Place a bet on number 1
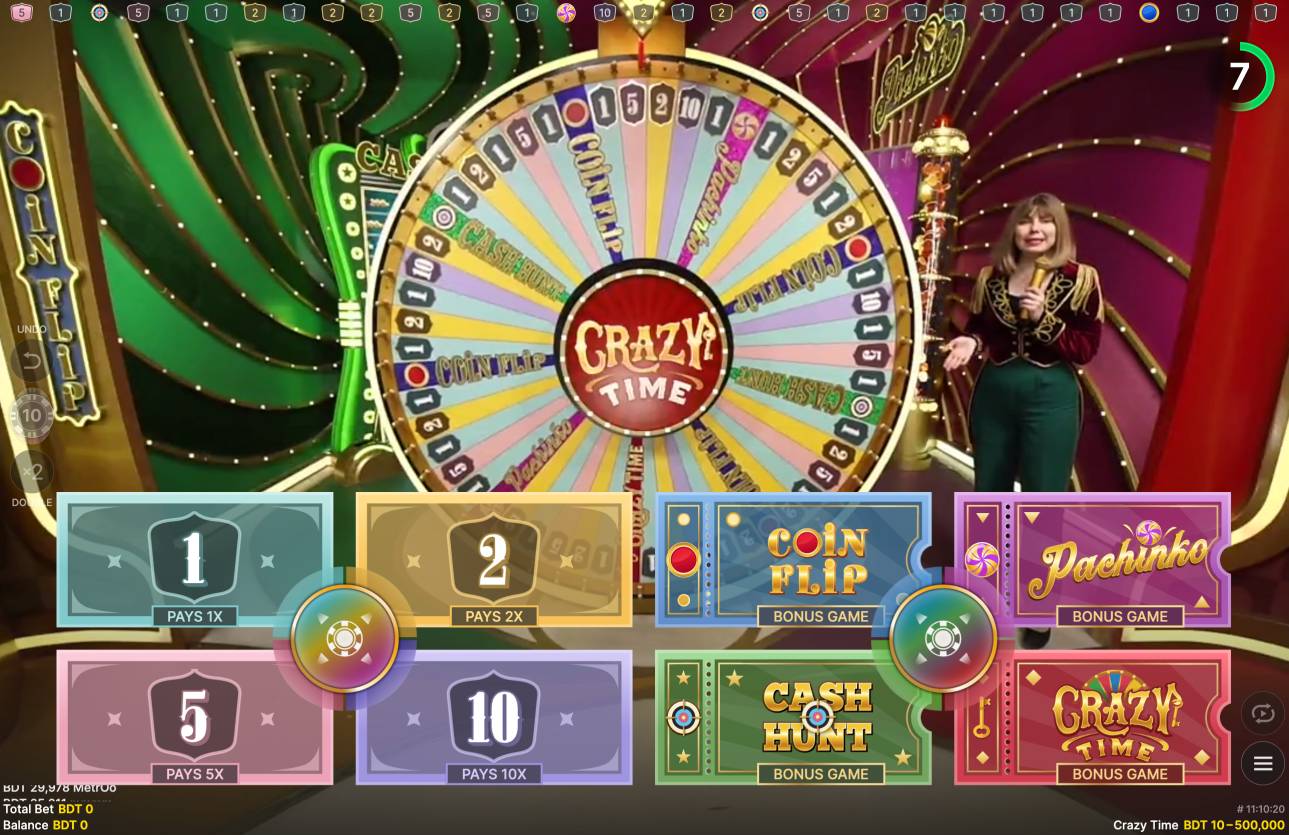 (x=196, y=560)
